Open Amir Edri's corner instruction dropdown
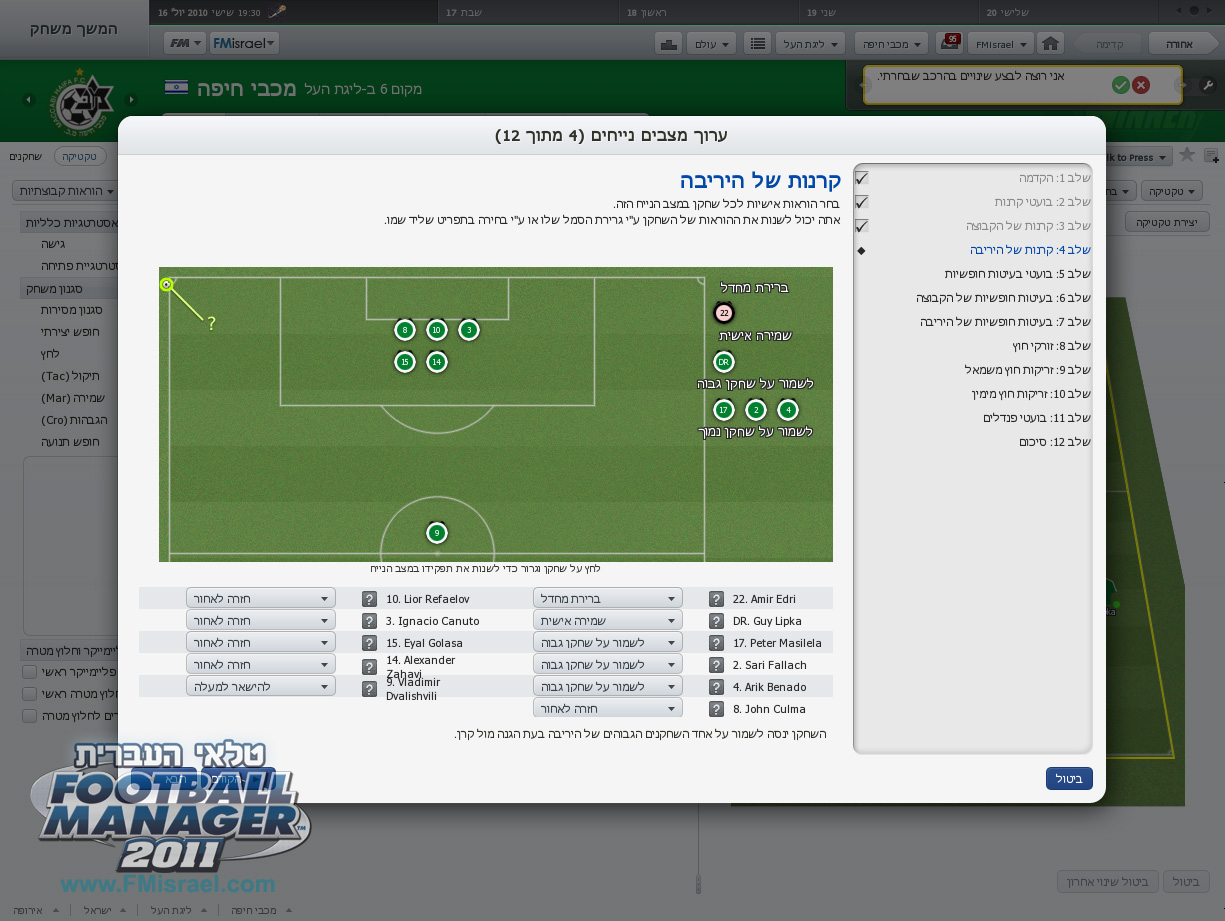1225x921 pixels. click(607, 599)
